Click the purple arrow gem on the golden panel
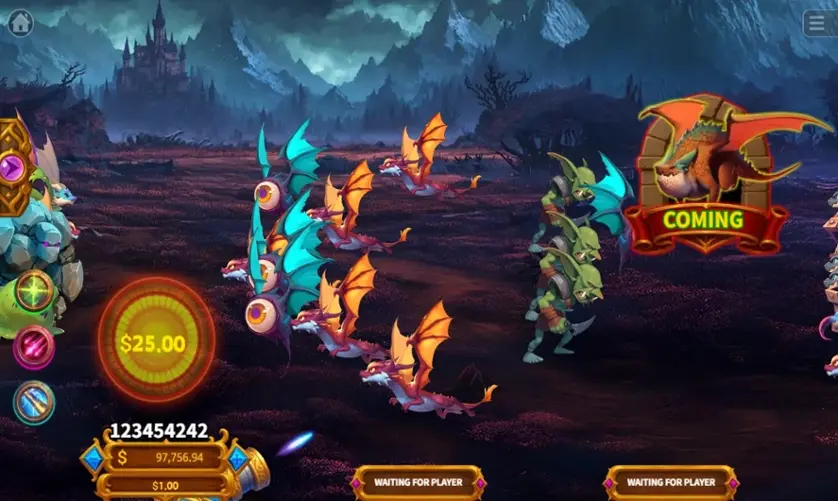Screen dimensions: 838x501 tap(12, 167)
